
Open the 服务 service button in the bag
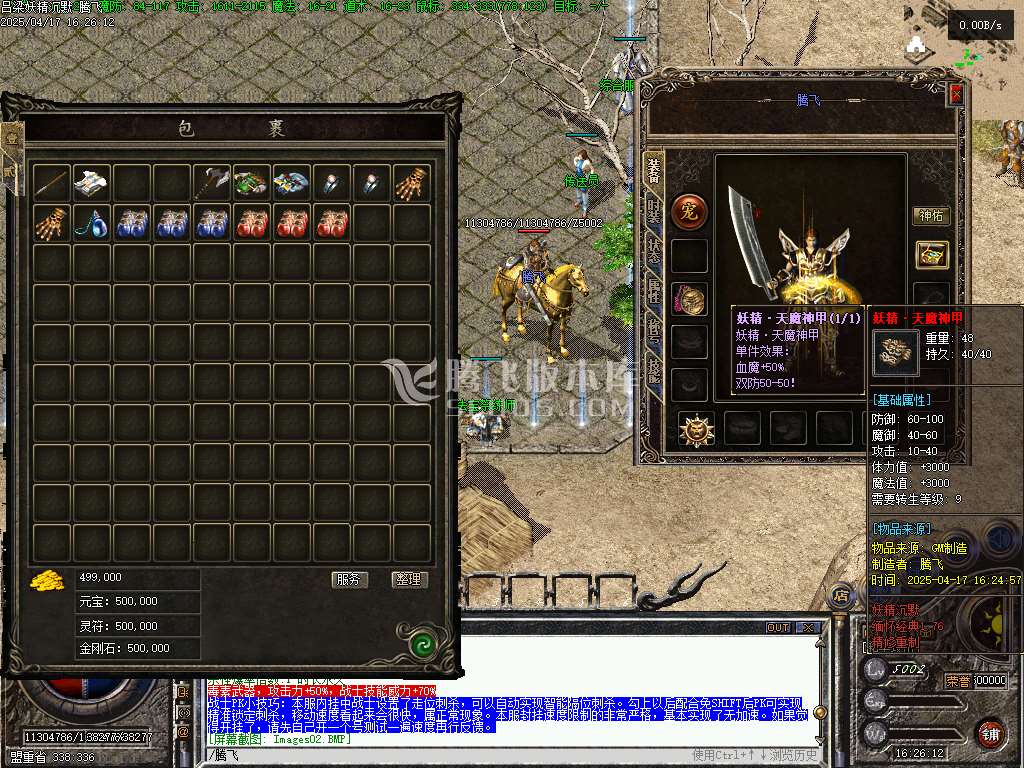pos(349,580)
